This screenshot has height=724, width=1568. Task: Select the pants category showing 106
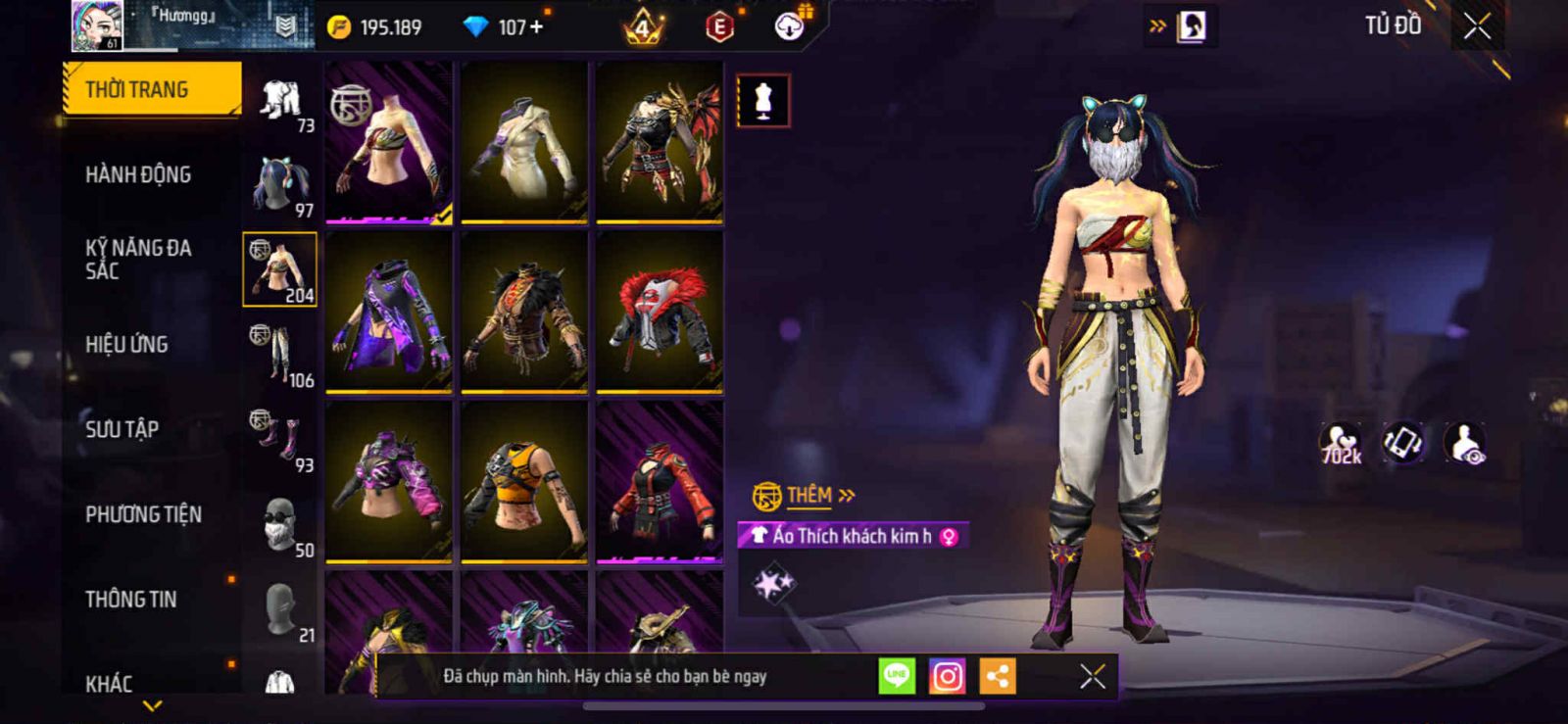280,355
